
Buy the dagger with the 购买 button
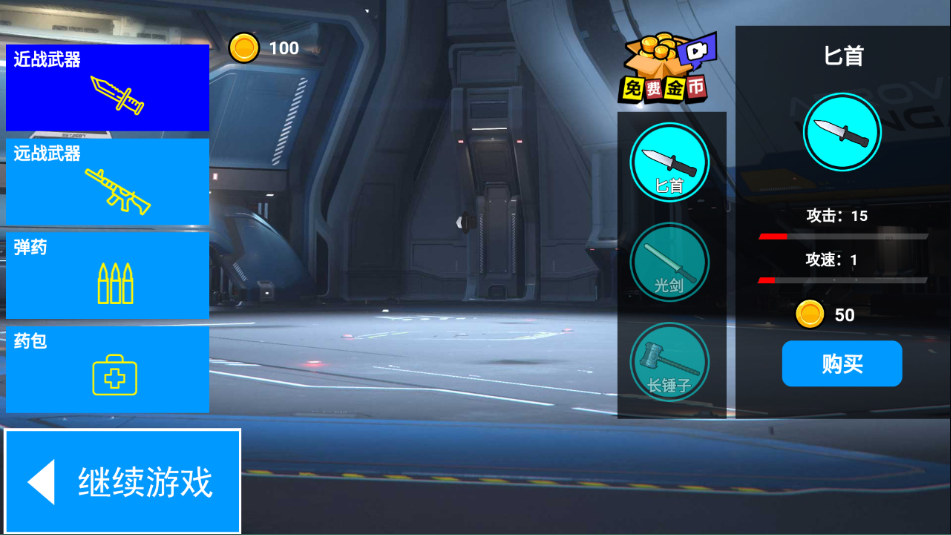(841, 364)
